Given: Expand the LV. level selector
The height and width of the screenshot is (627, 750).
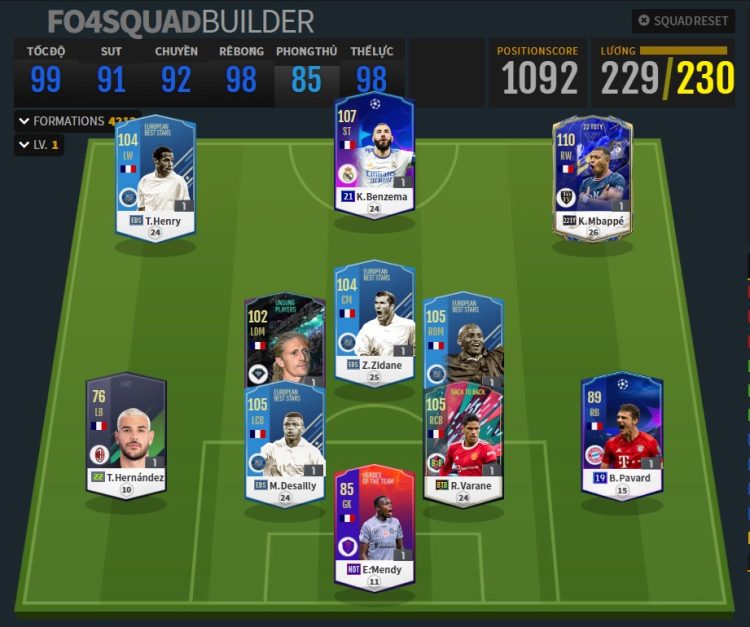Looking at the screenshot, I should tap(38, 145).
